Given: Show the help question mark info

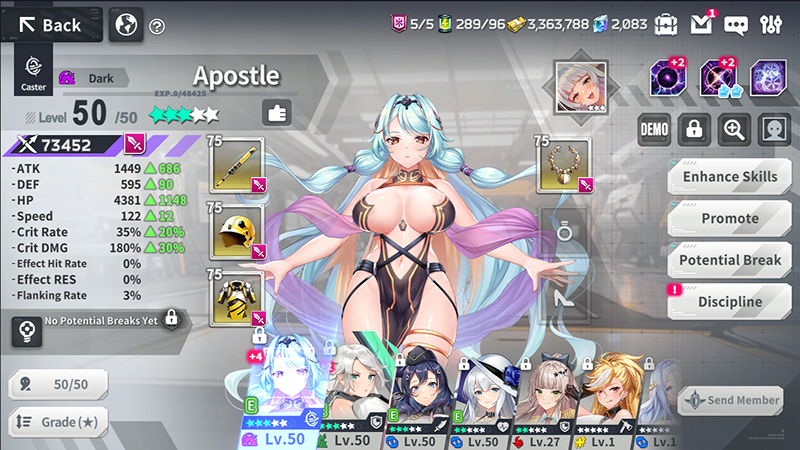Looking at the screenshot, I should (157, 26).
